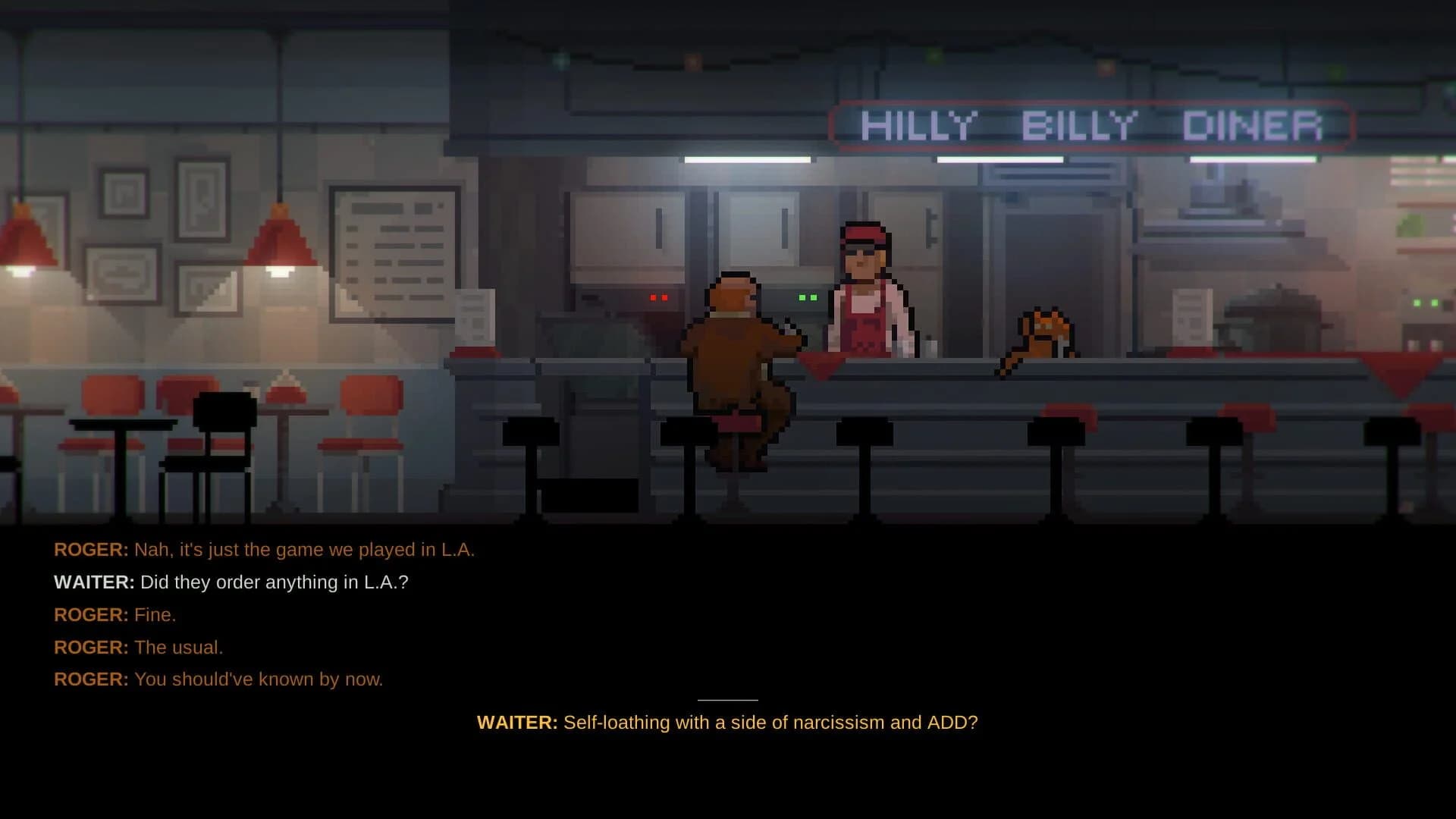Click the Hilly Billy Diner neon sign
1456x819 pixels.
pyautogui.click(x=1092, y=124)
